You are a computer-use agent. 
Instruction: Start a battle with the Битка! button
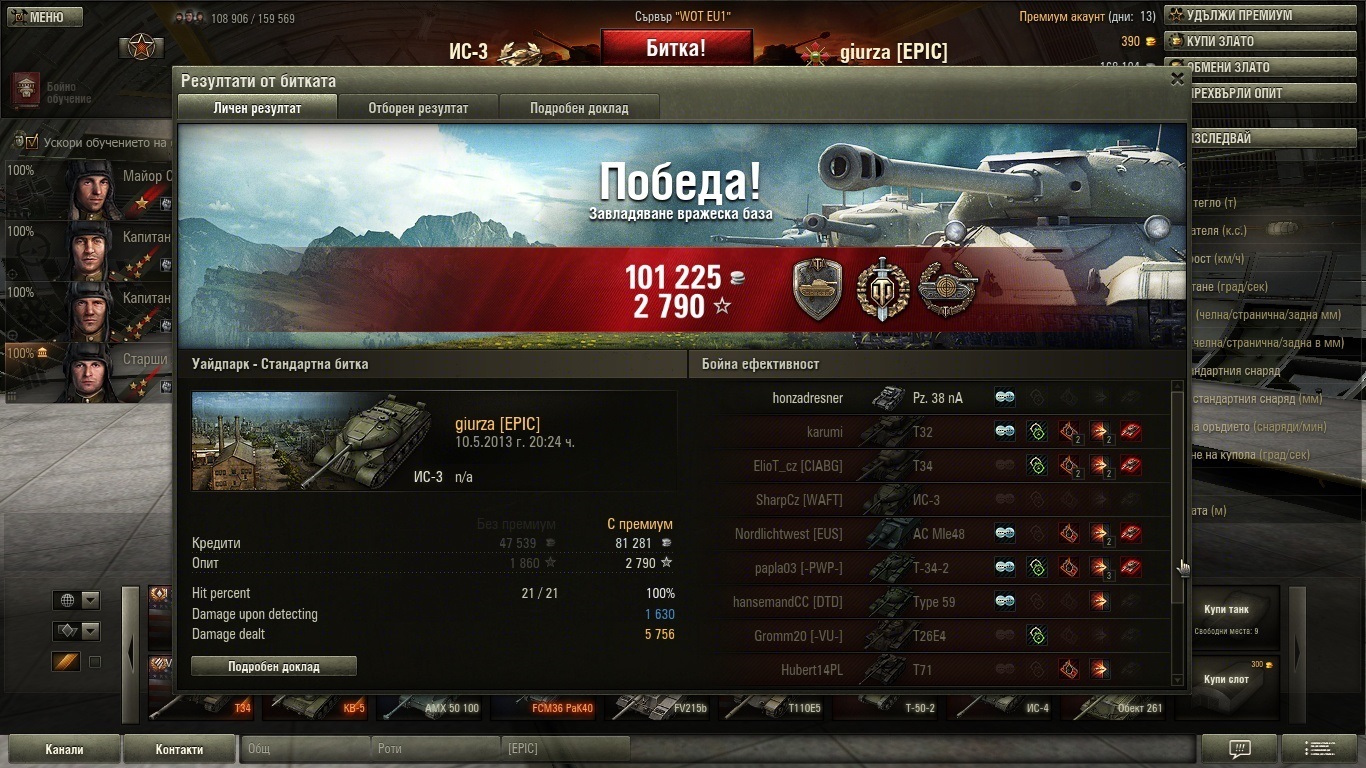pos(676,48)
